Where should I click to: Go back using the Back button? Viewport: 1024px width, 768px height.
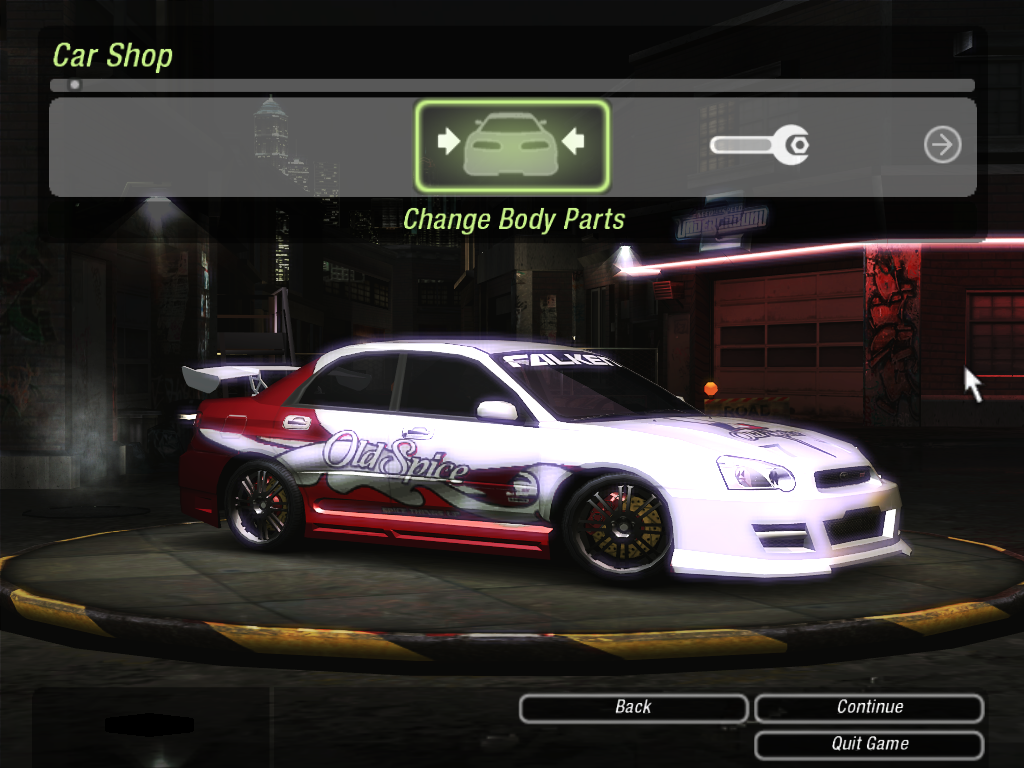point(633,708)
